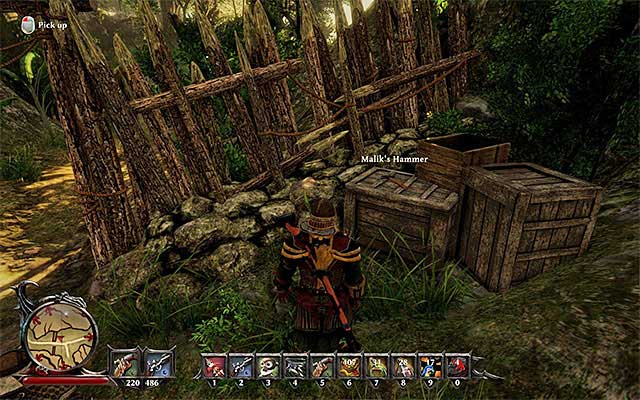Select the musket in hotbar slot 5
Screen dimensions: 640x400
[x=322, y=366]
